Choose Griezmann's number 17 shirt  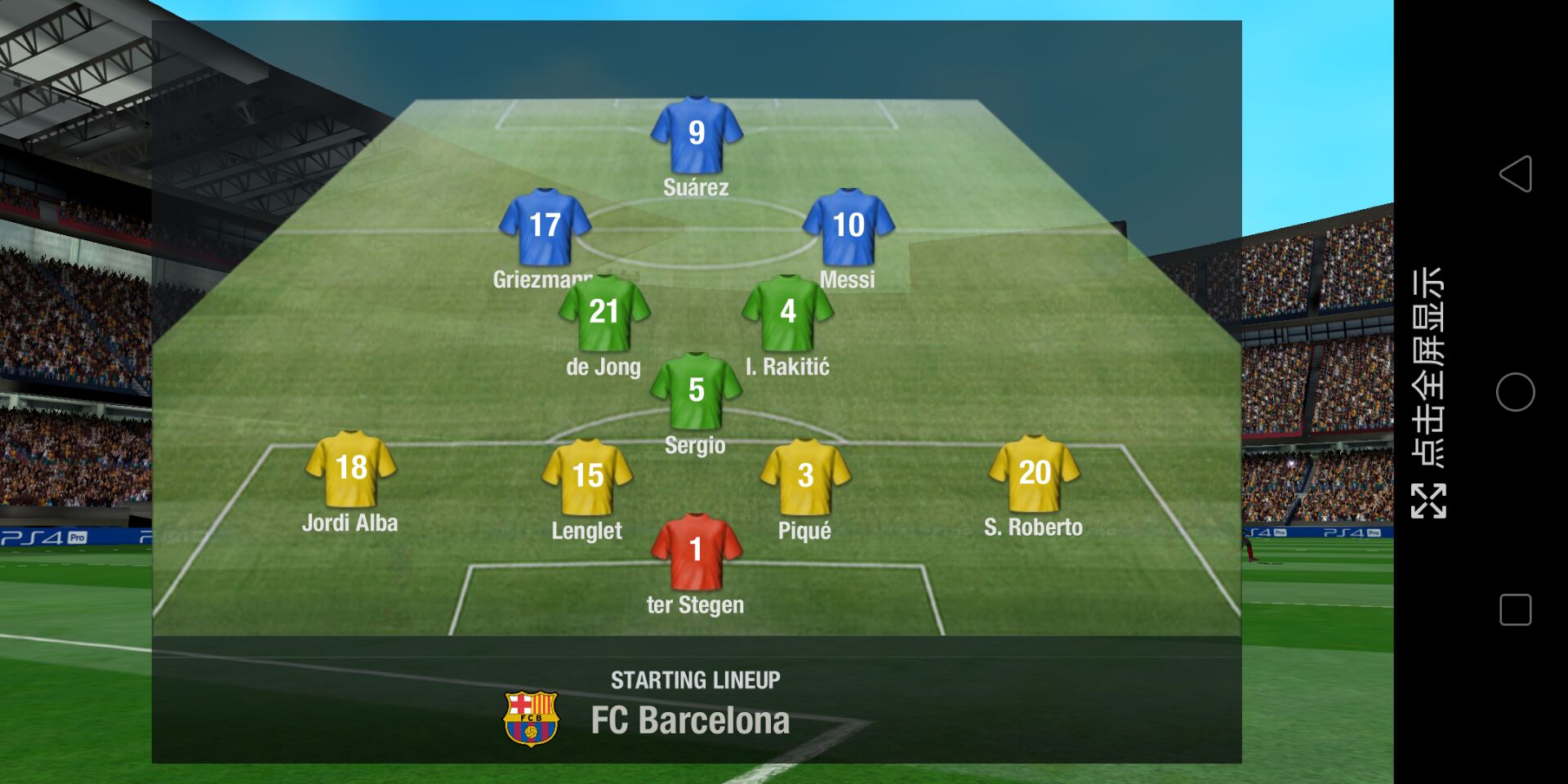click(x=545, y=227)
